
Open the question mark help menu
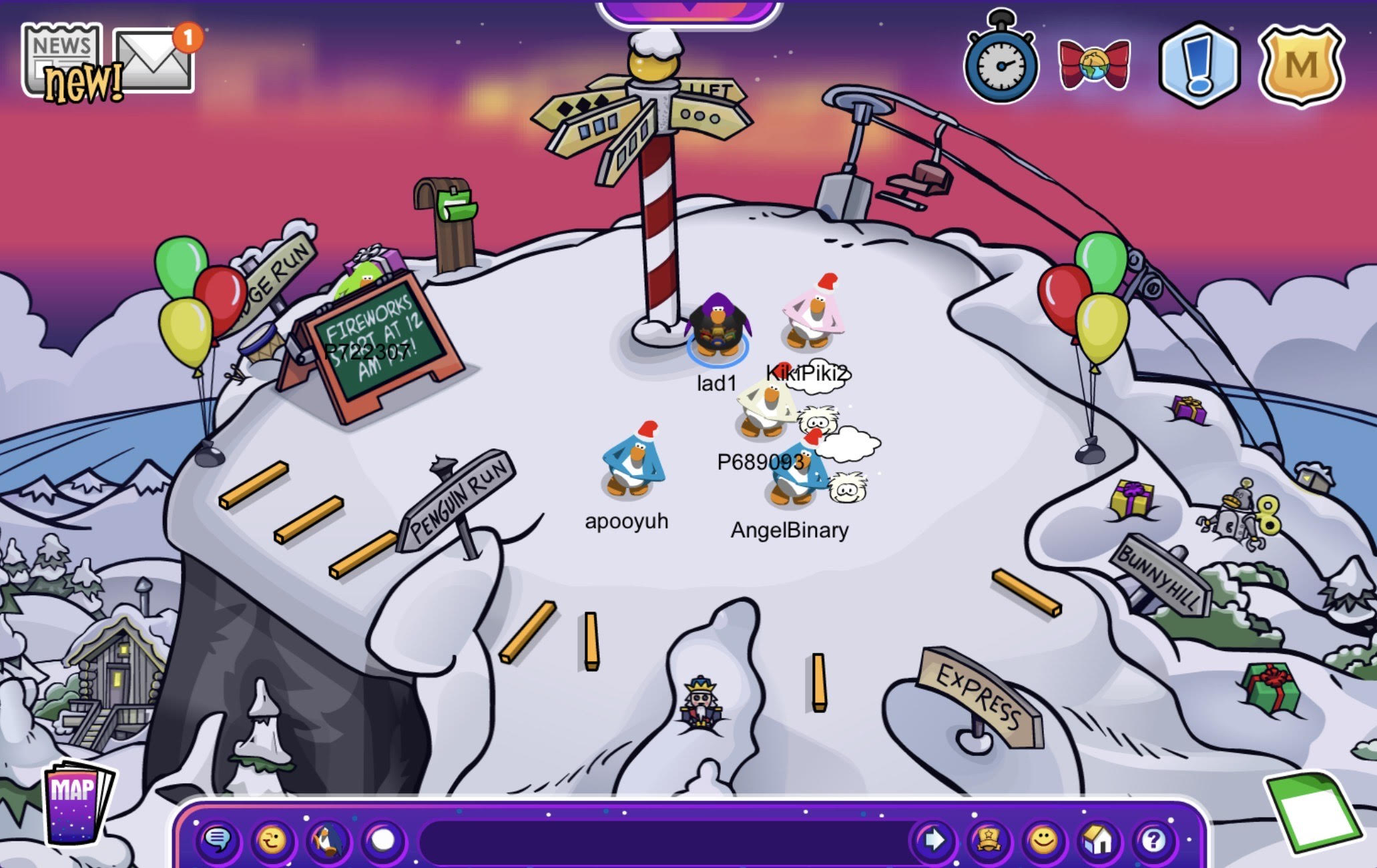tap(1154, 839)
